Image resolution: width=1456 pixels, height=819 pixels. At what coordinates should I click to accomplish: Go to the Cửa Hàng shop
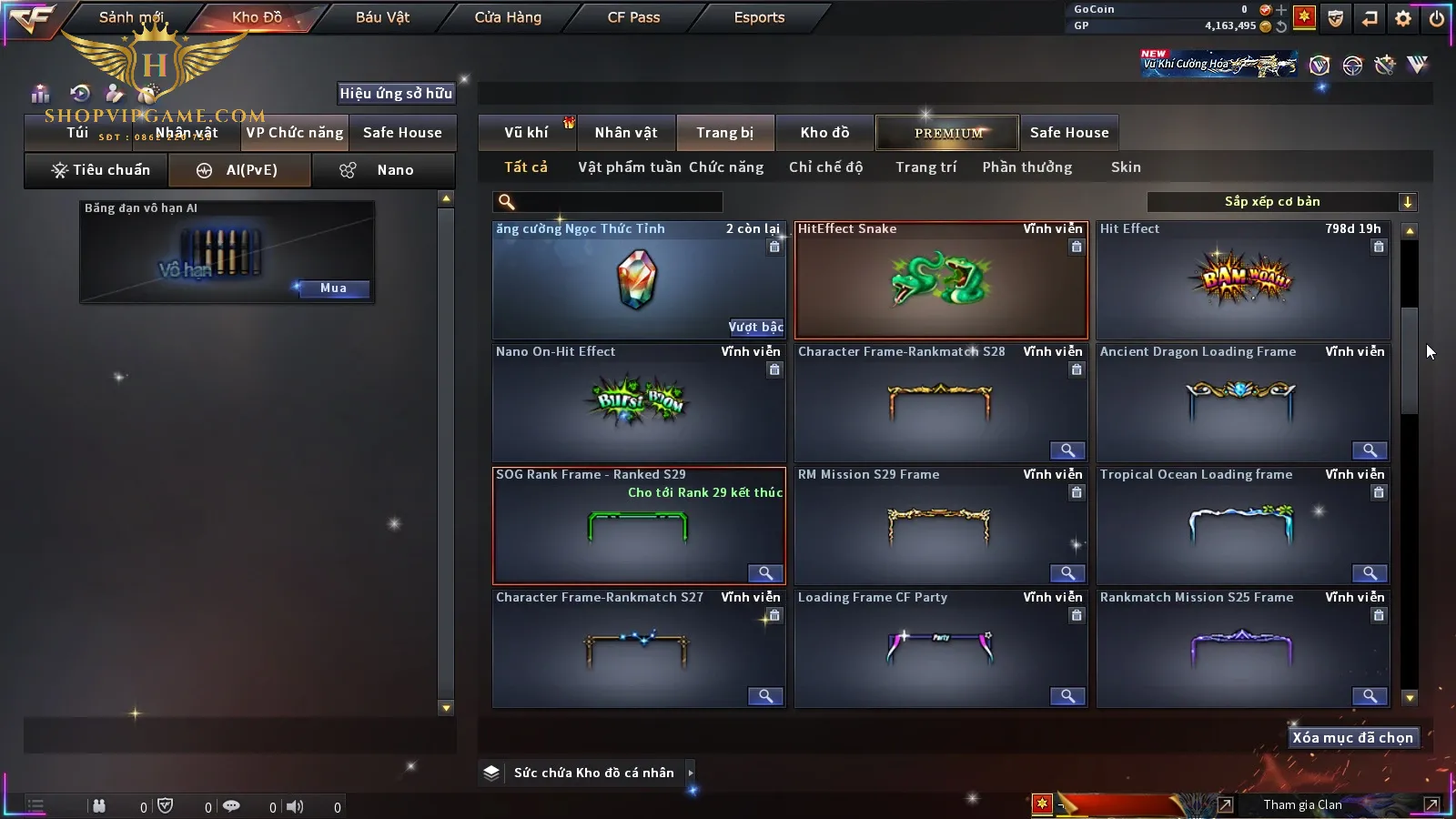point(508,17)
